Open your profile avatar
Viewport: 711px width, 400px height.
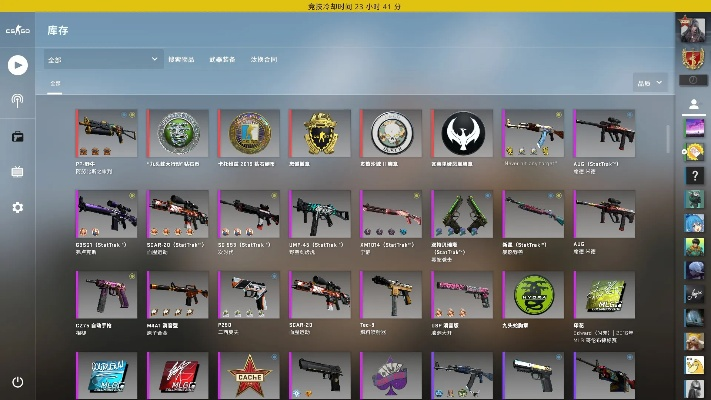693,29
